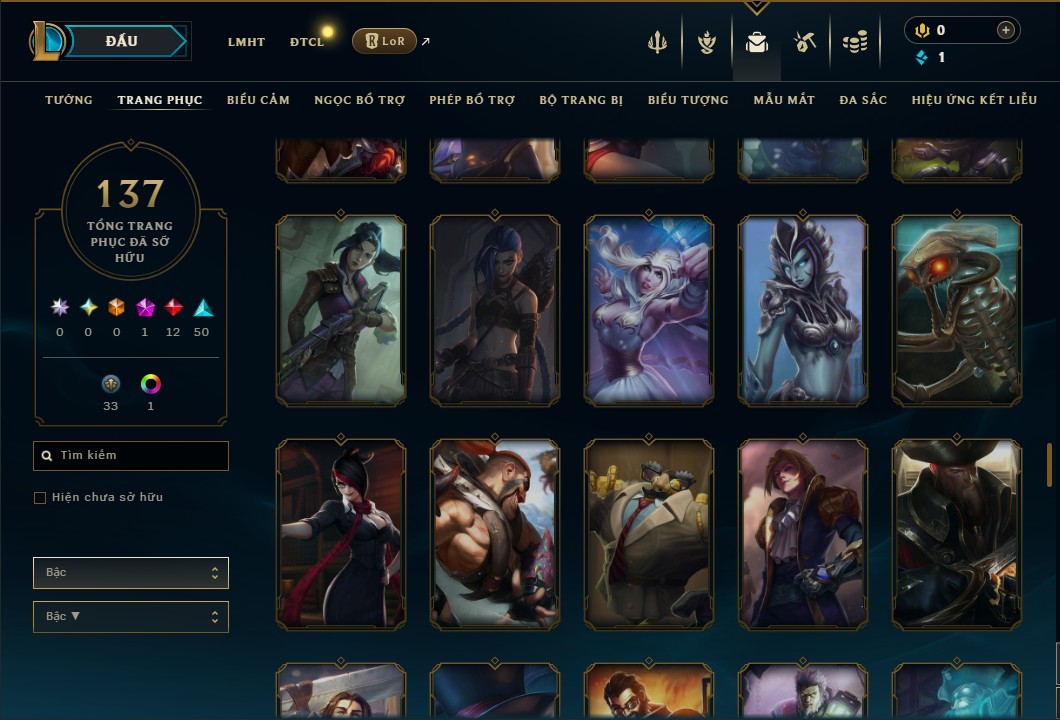
Task: Choose the bearded pirate captain skin card
Action: pyautogui.click(x=957, y=535)
